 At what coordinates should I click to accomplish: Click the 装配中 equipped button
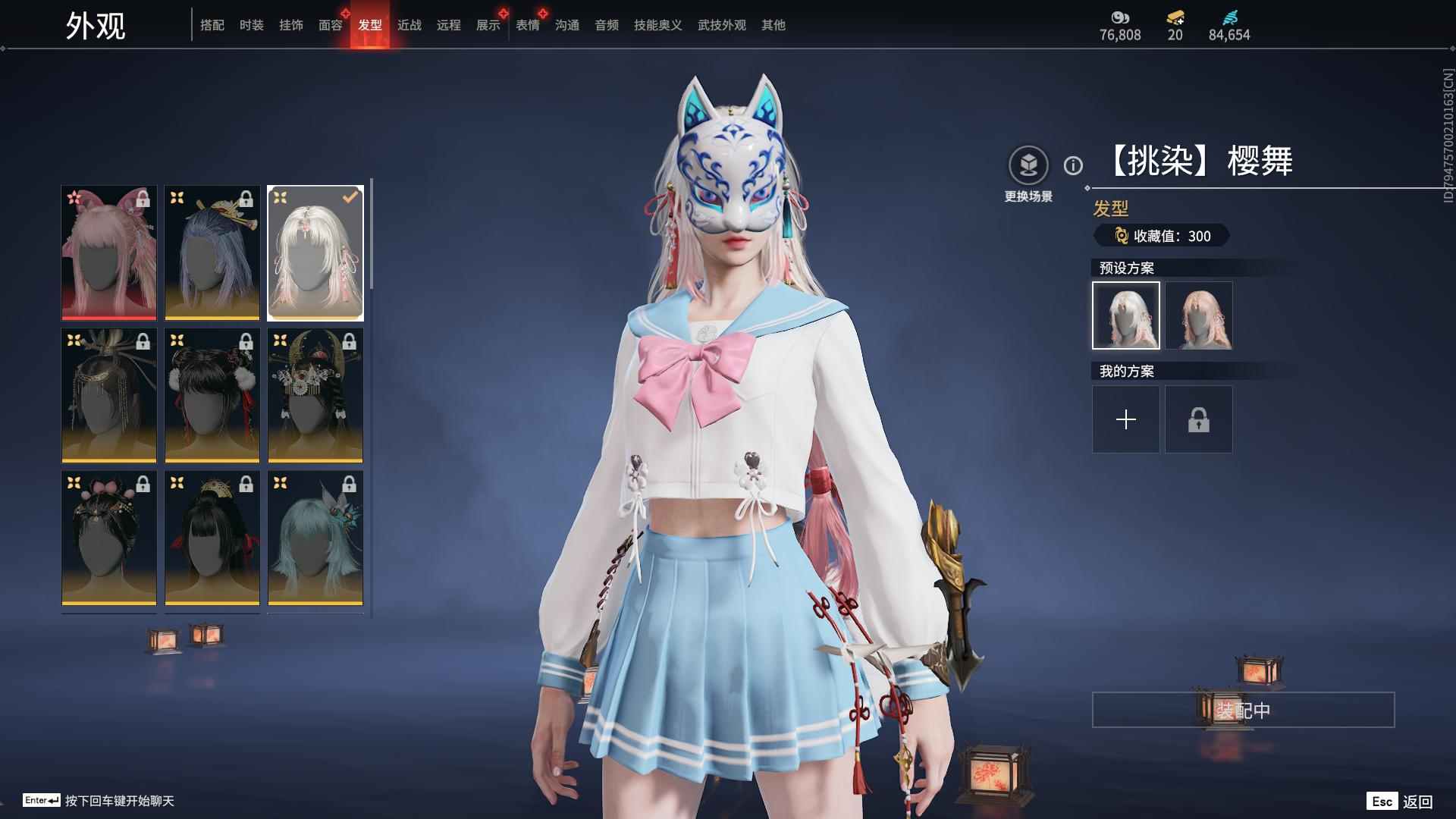(x=1243, y=710)
